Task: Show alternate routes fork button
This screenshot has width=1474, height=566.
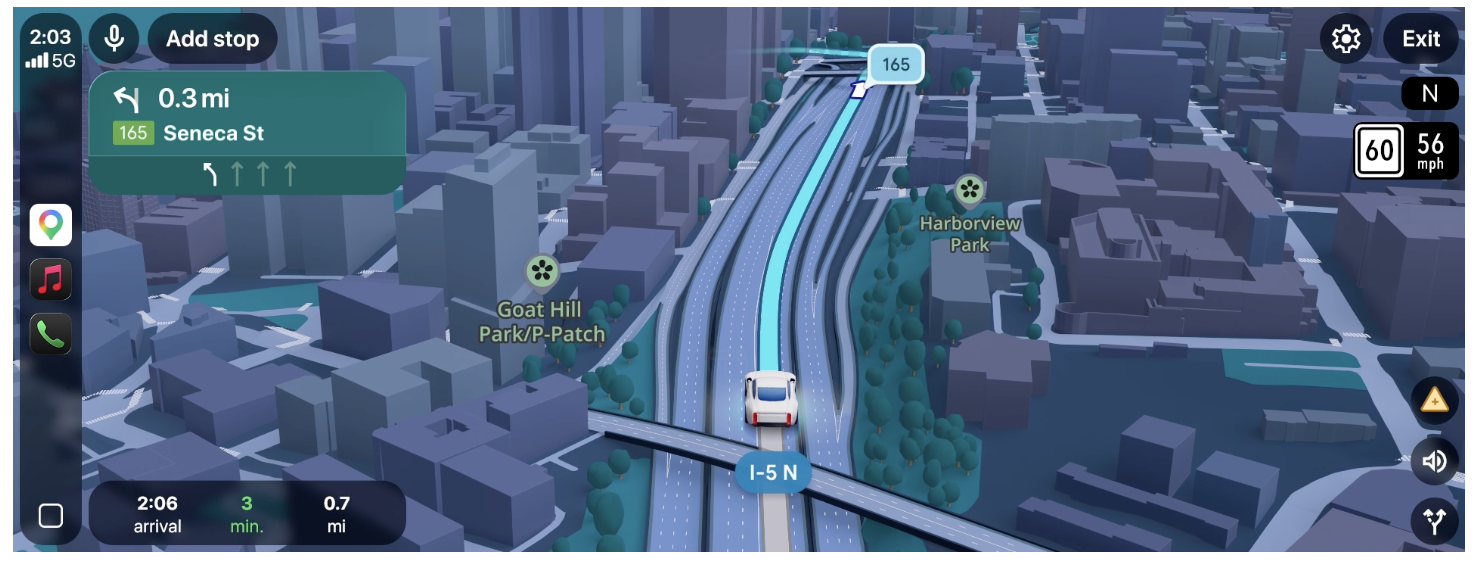Action: [x=1434, y=521]
